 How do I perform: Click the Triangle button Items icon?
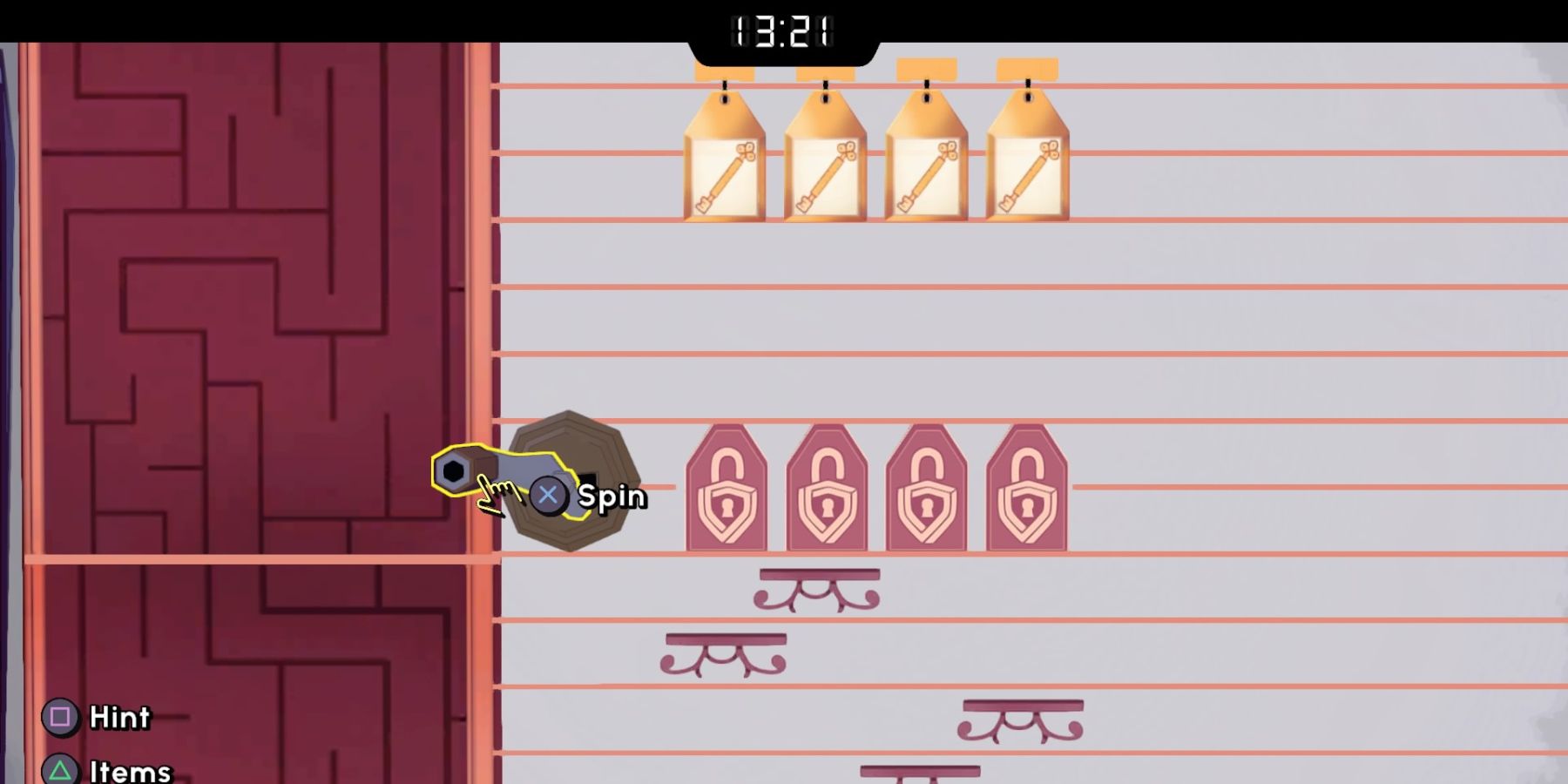(x=62, y=771)
